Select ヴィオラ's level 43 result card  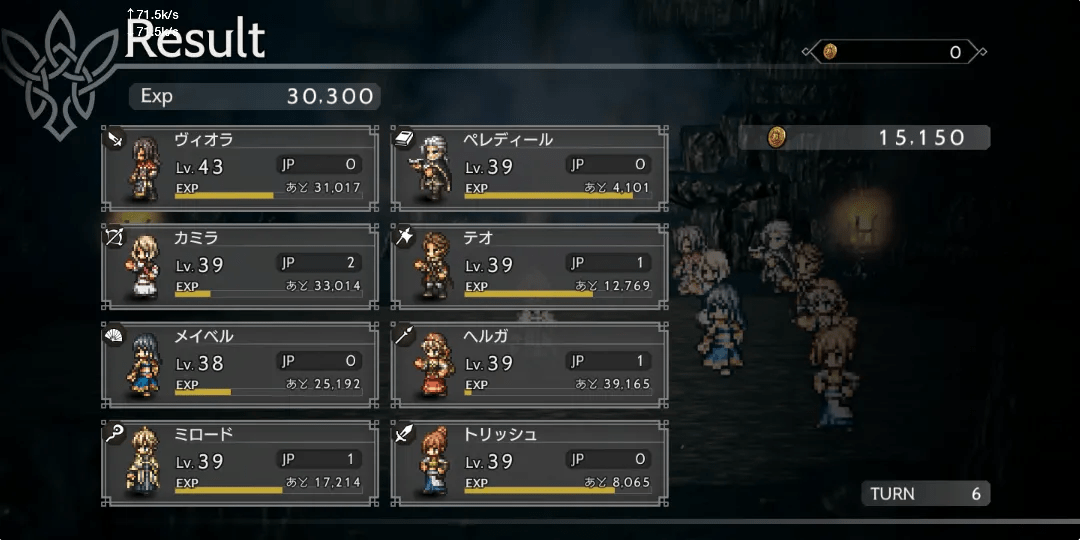click(x=238, y=168)
